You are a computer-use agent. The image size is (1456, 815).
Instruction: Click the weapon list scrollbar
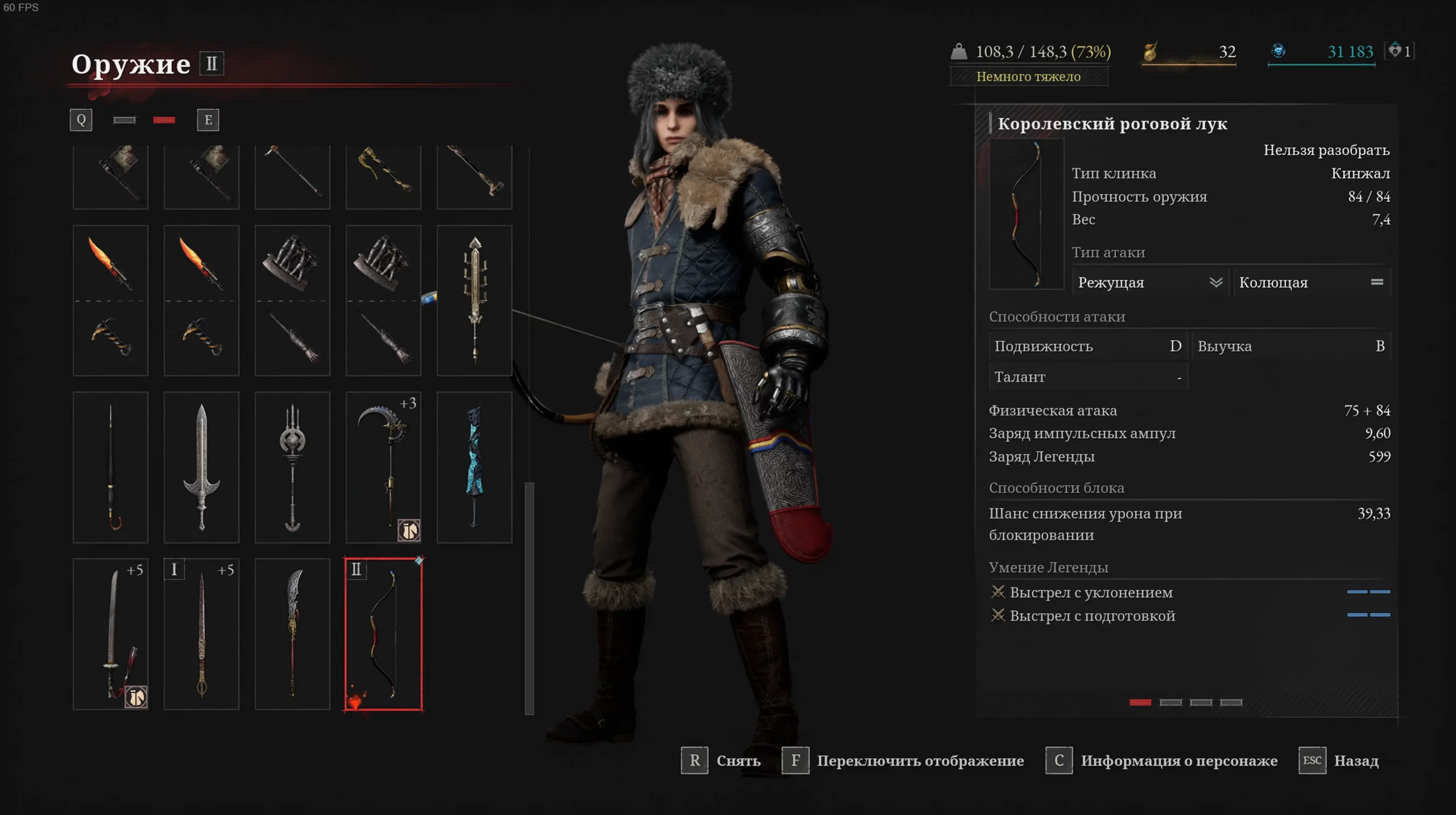click(x=530, y=597)
